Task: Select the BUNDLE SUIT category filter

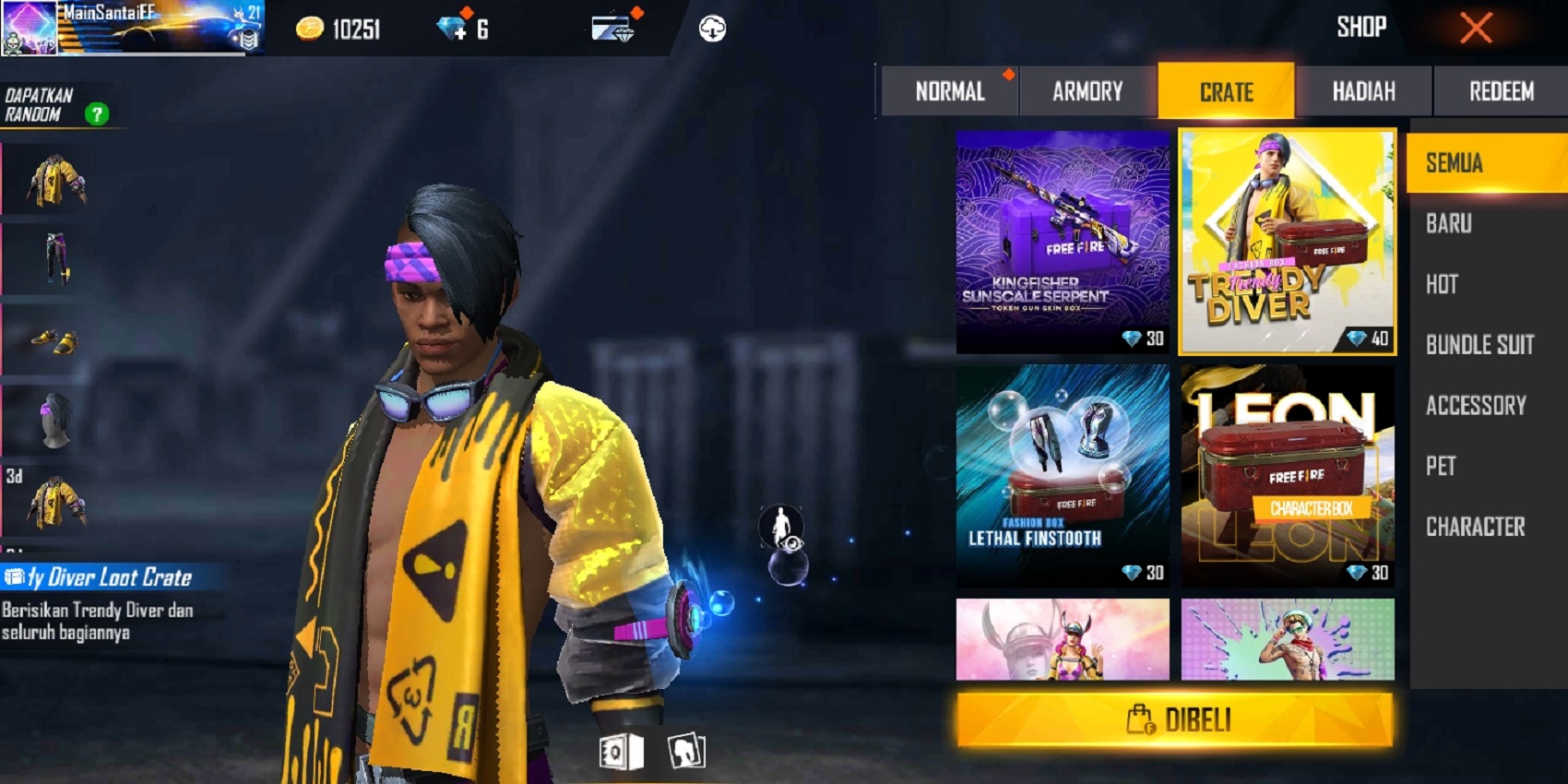Action: (x=1478, y=345)
